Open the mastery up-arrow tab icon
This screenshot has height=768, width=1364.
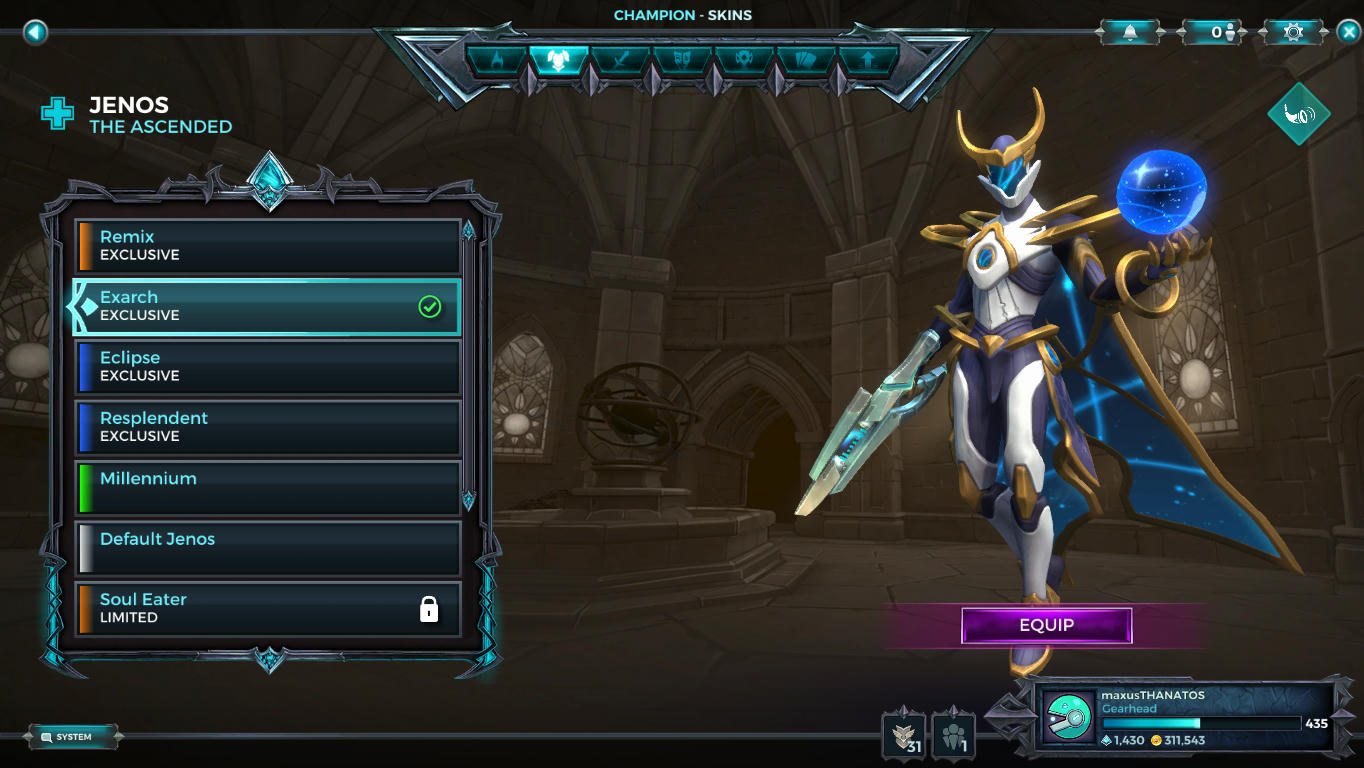point(868,60)
